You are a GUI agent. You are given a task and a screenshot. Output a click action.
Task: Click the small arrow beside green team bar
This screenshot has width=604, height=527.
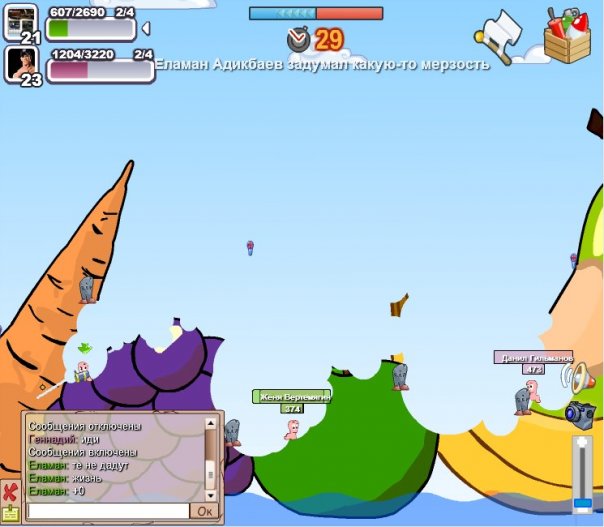point(147,28)
